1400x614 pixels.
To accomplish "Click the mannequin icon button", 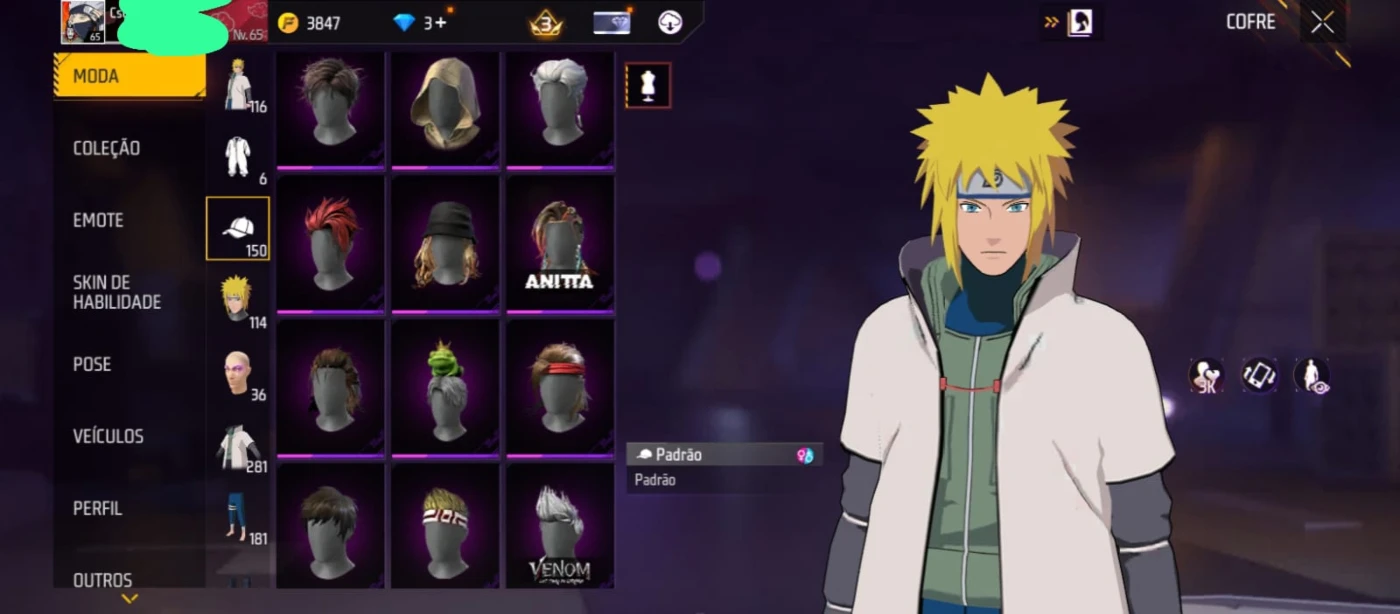I will (x=648, y=85).
